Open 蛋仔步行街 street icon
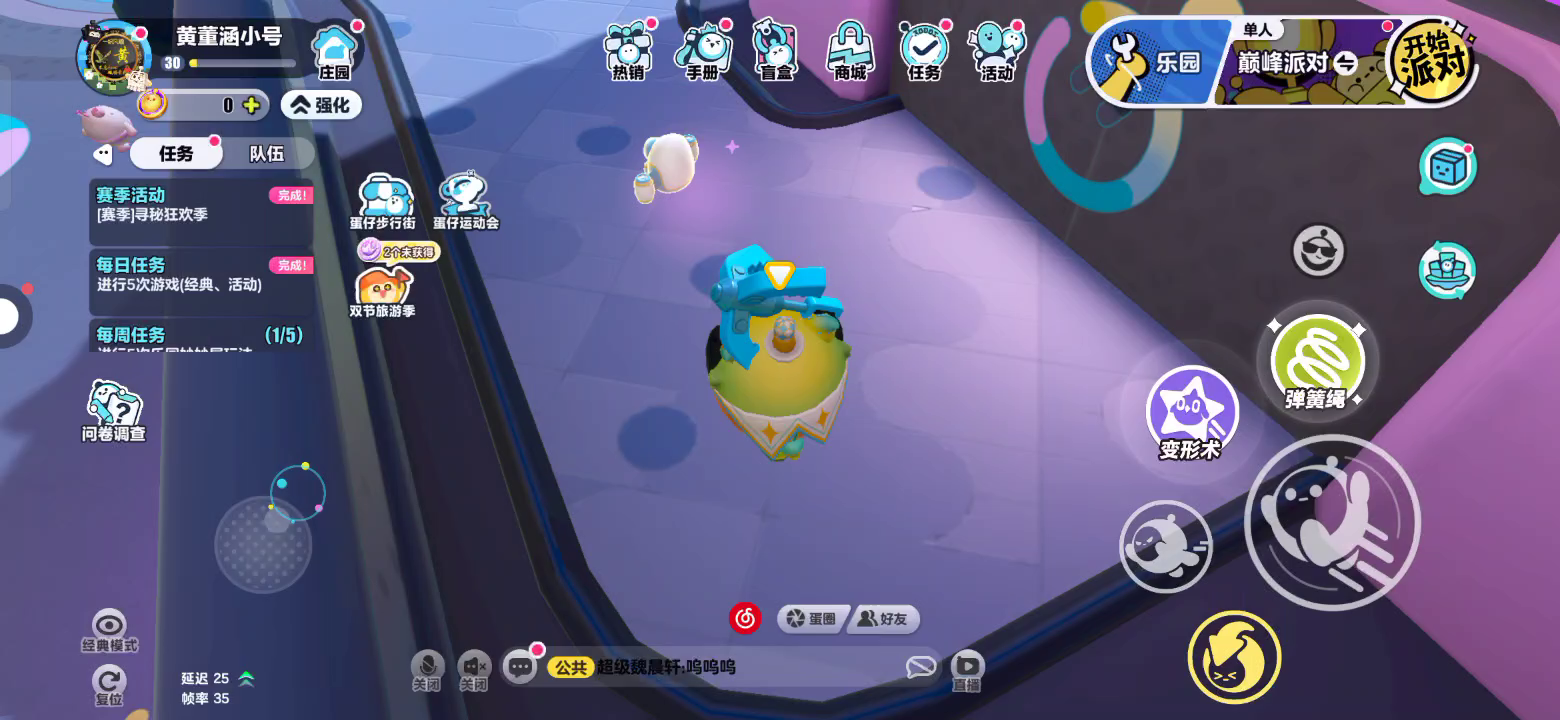The image size is (1560, 720). [383, 201]
